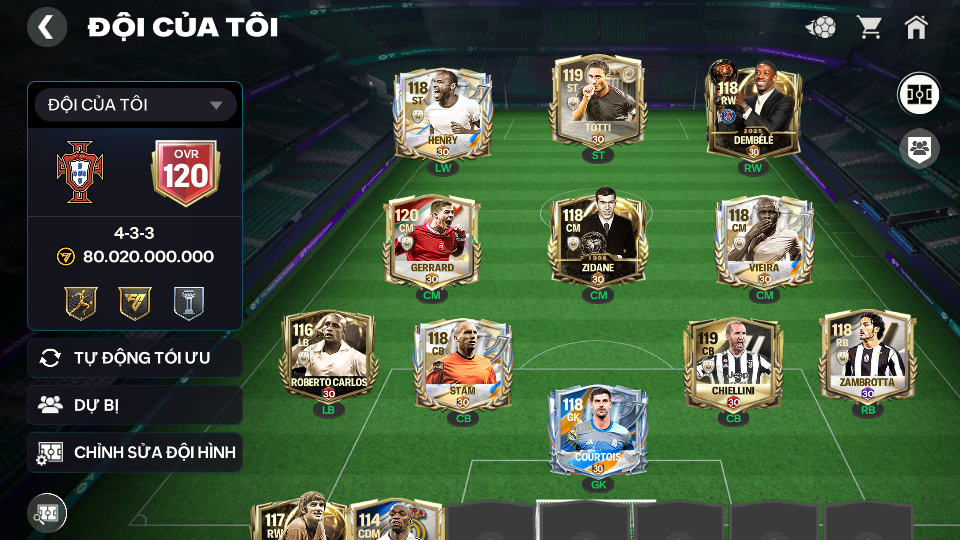Go back with the arrow button
Viewport: 960px width, 540px height.
[46, 27]
